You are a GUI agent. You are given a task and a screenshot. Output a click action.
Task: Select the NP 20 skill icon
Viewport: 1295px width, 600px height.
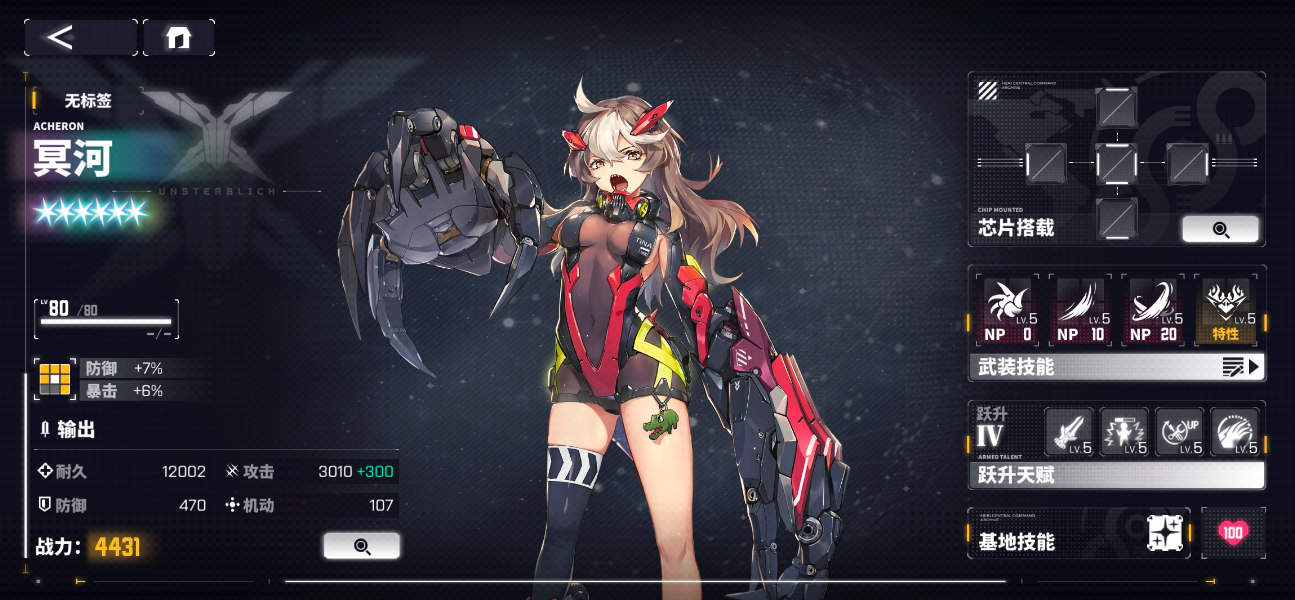pos(1152,310)
